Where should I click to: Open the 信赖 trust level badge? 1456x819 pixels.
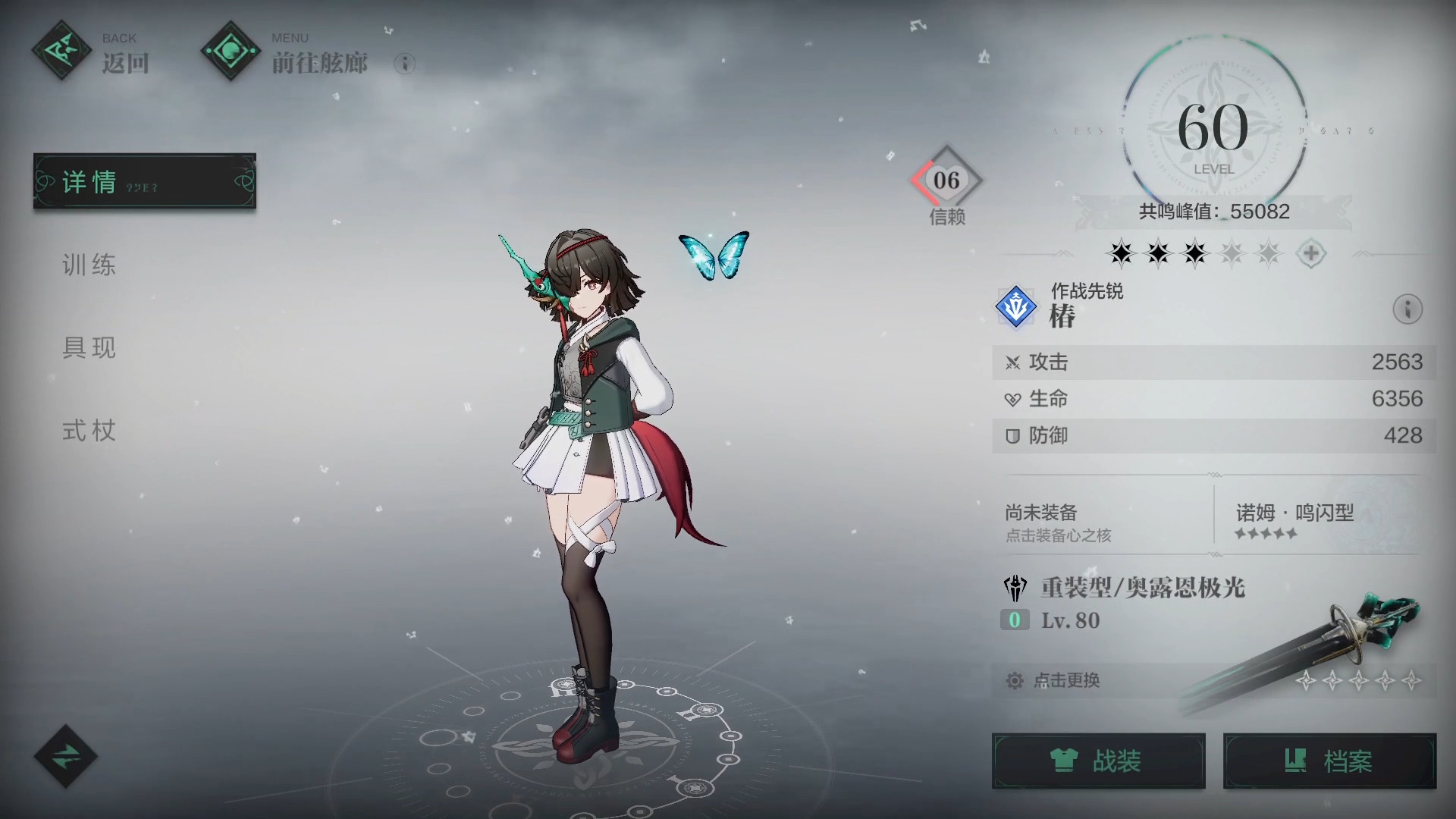pos(946,182)
